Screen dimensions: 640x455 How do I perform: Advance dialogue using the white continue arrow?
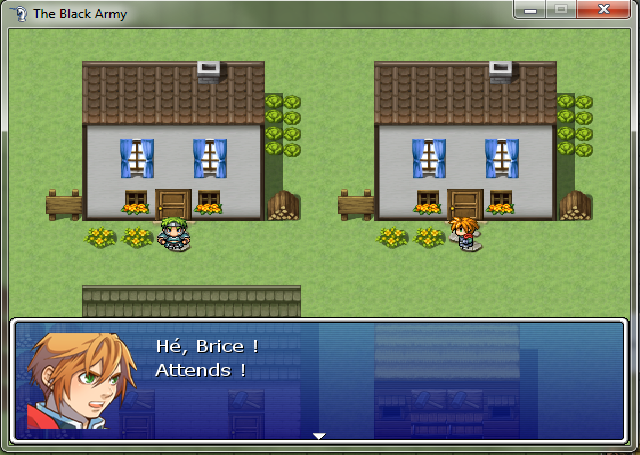[x=319, y=436]
